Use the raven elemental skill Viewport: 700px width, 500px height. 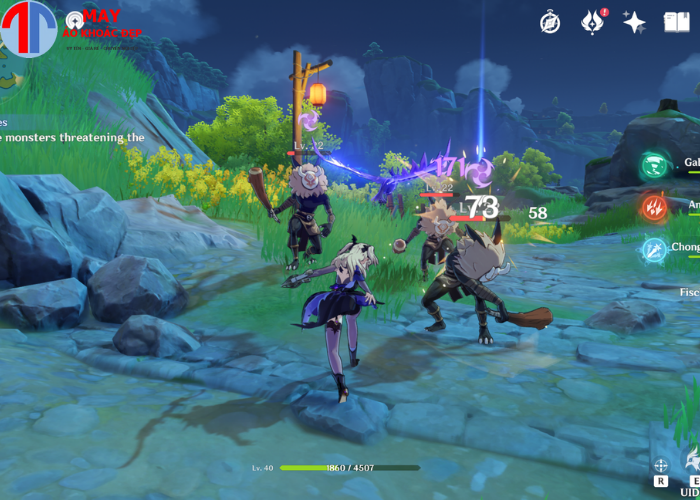coord(692,461)
